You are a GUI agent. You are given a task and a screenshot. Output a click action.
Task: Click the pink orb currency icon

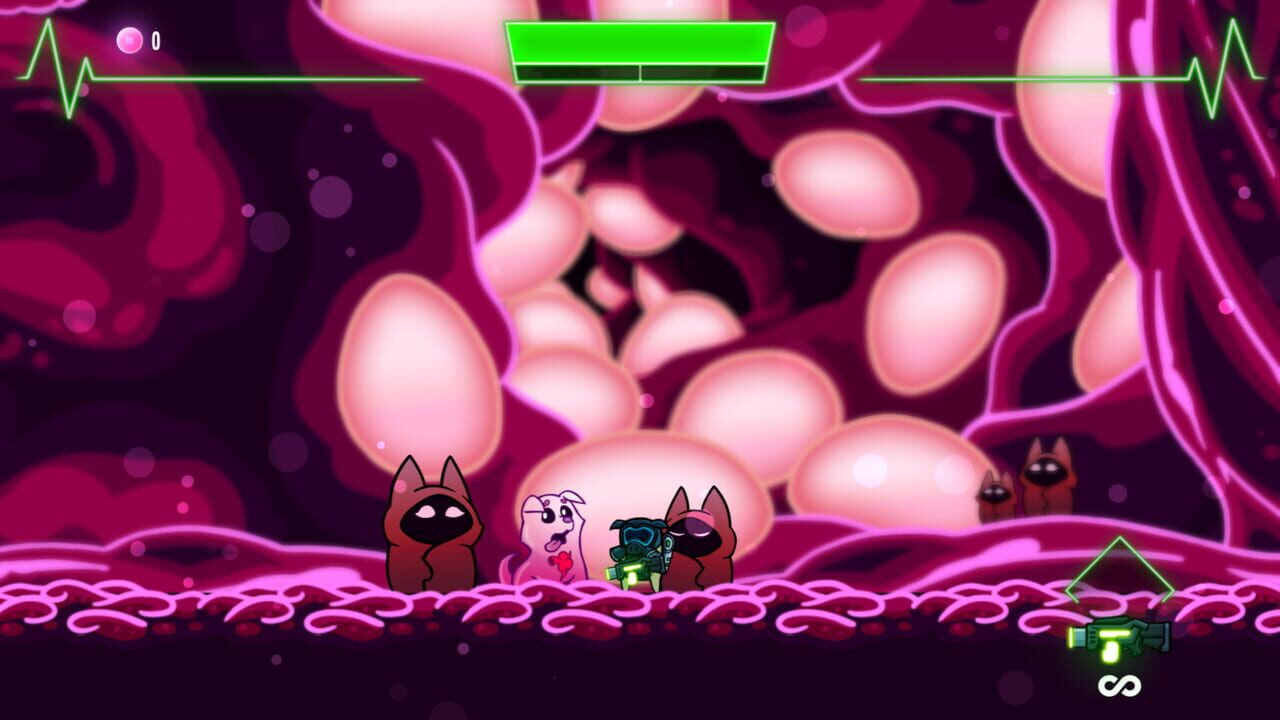(x=131, y=38)
